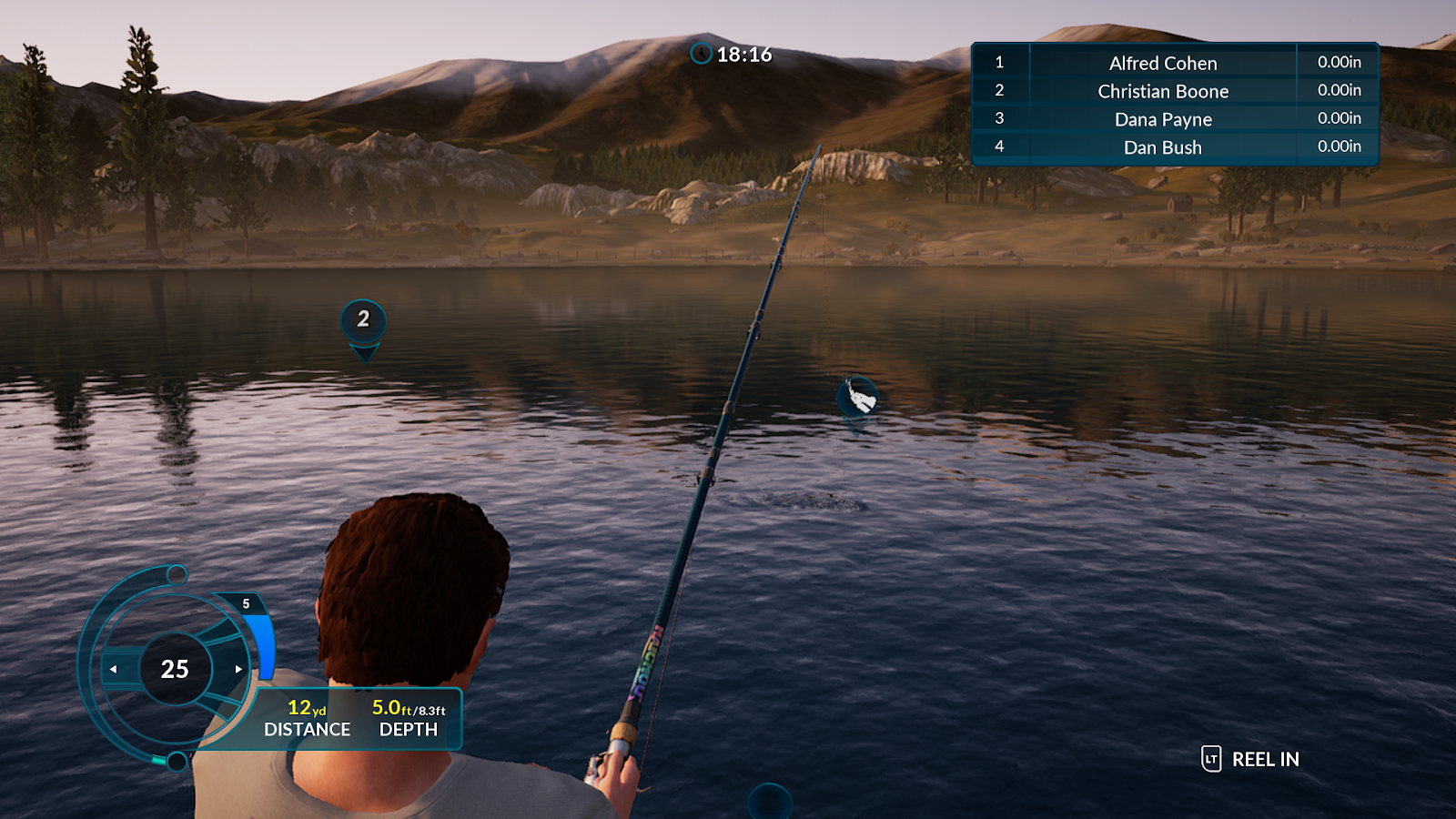Increase reel speed with the right arrow
Viewport: 1456px width, 819px height.
tap(238, 670)
